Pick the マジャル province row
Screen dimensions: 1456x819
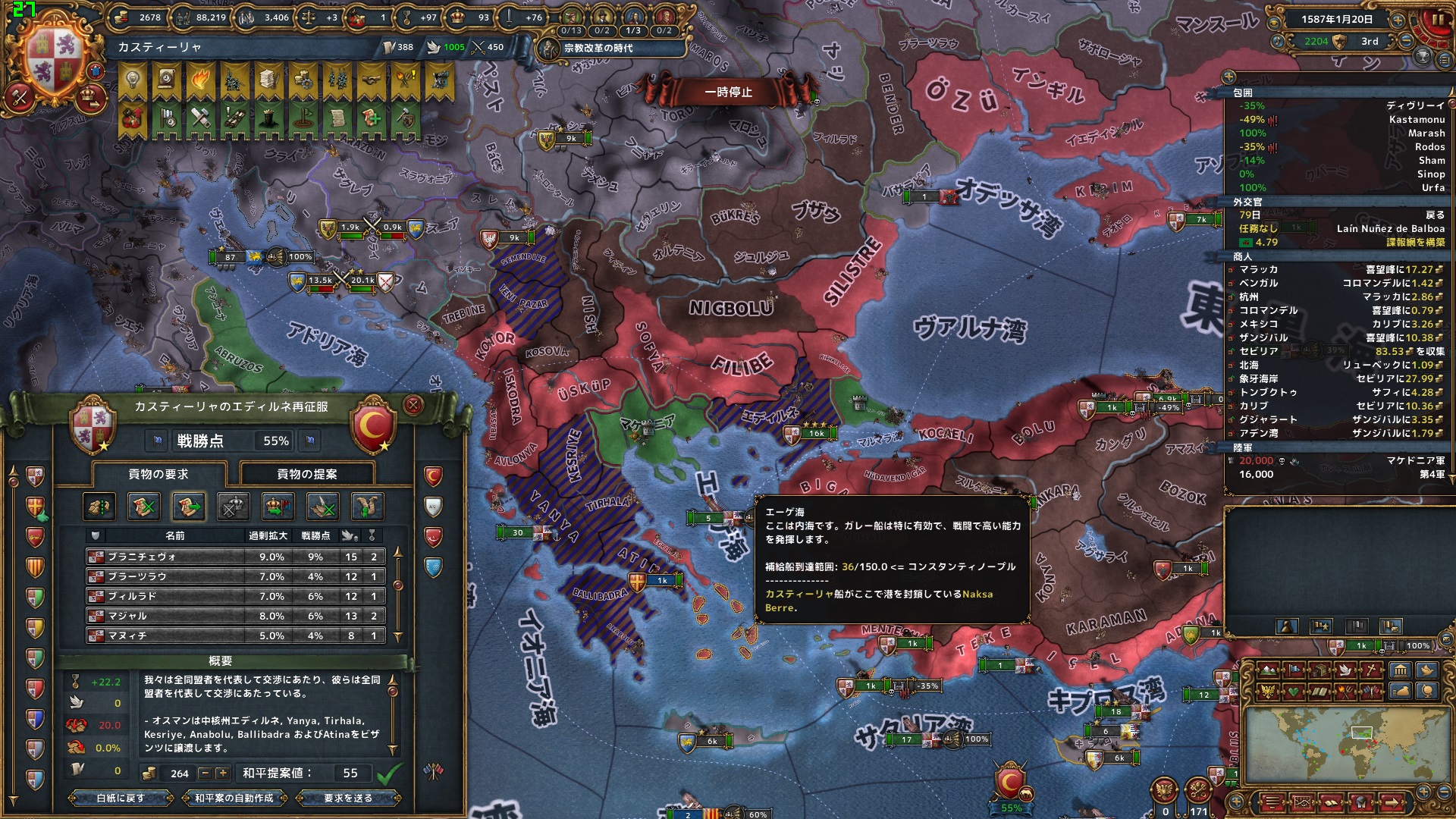coord(235,616)
